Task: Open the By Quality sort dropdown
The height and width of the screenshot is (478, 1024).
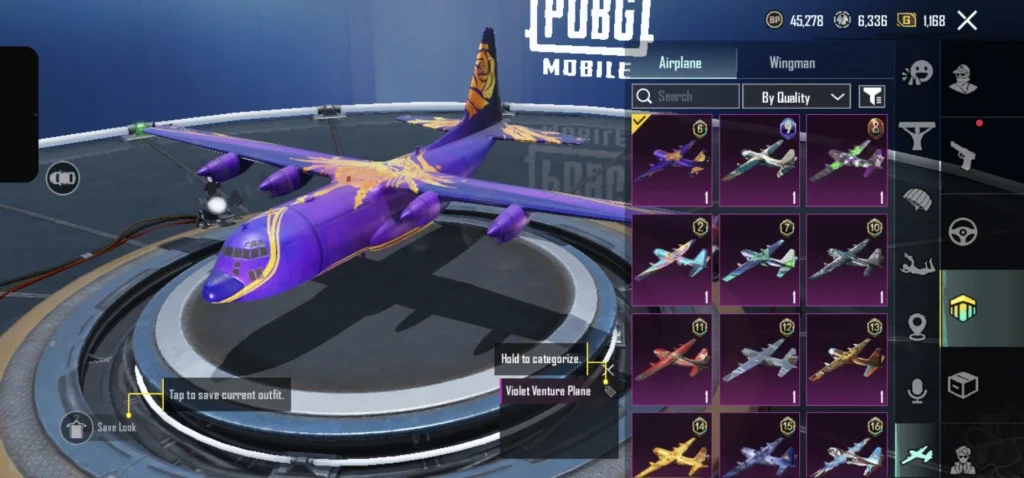Action: tap(796, 96)
